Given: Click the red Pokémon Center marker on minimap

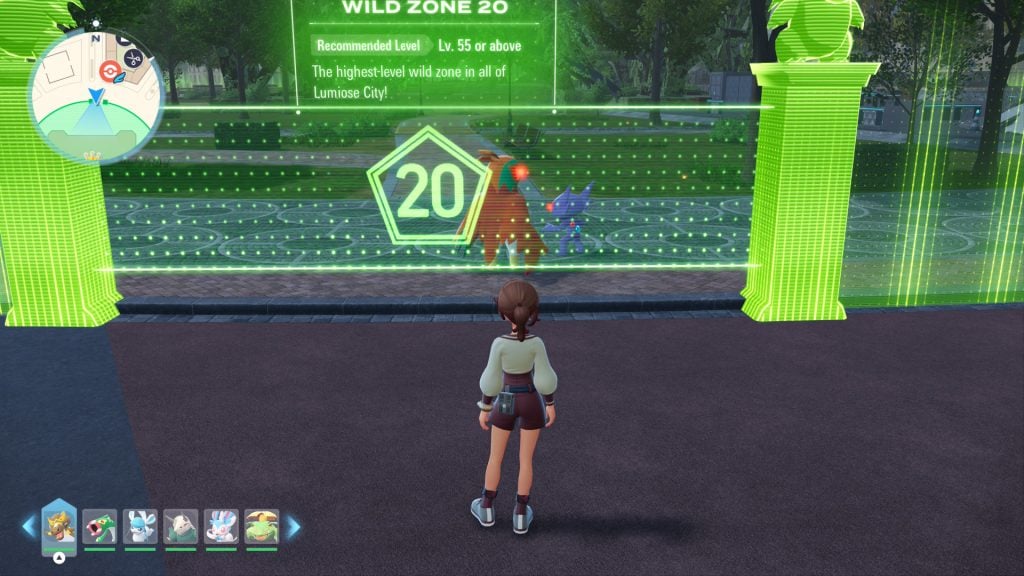Looking at the screenshot, I should pyautogui.click(x=109, y=70).
